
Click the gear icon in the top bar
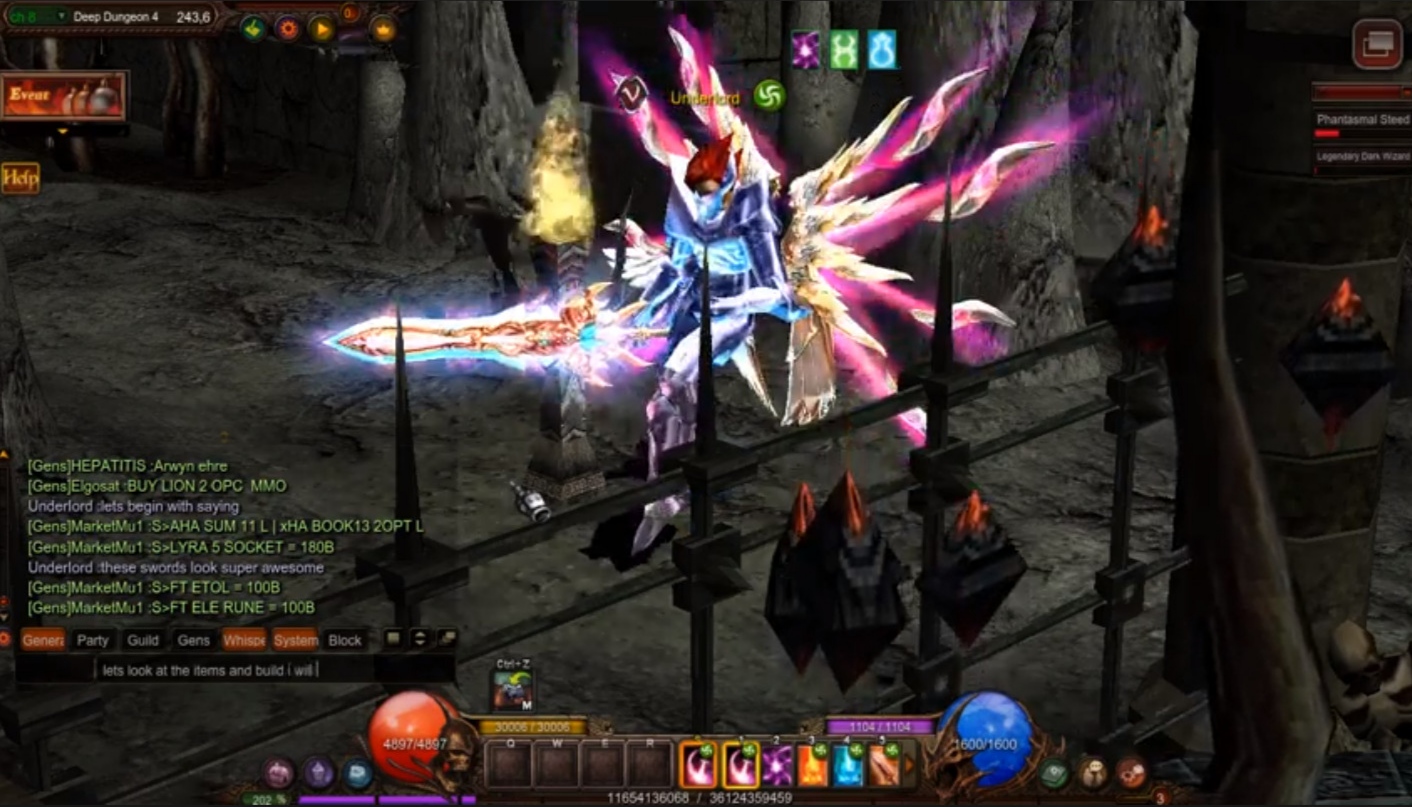point(288,28)
